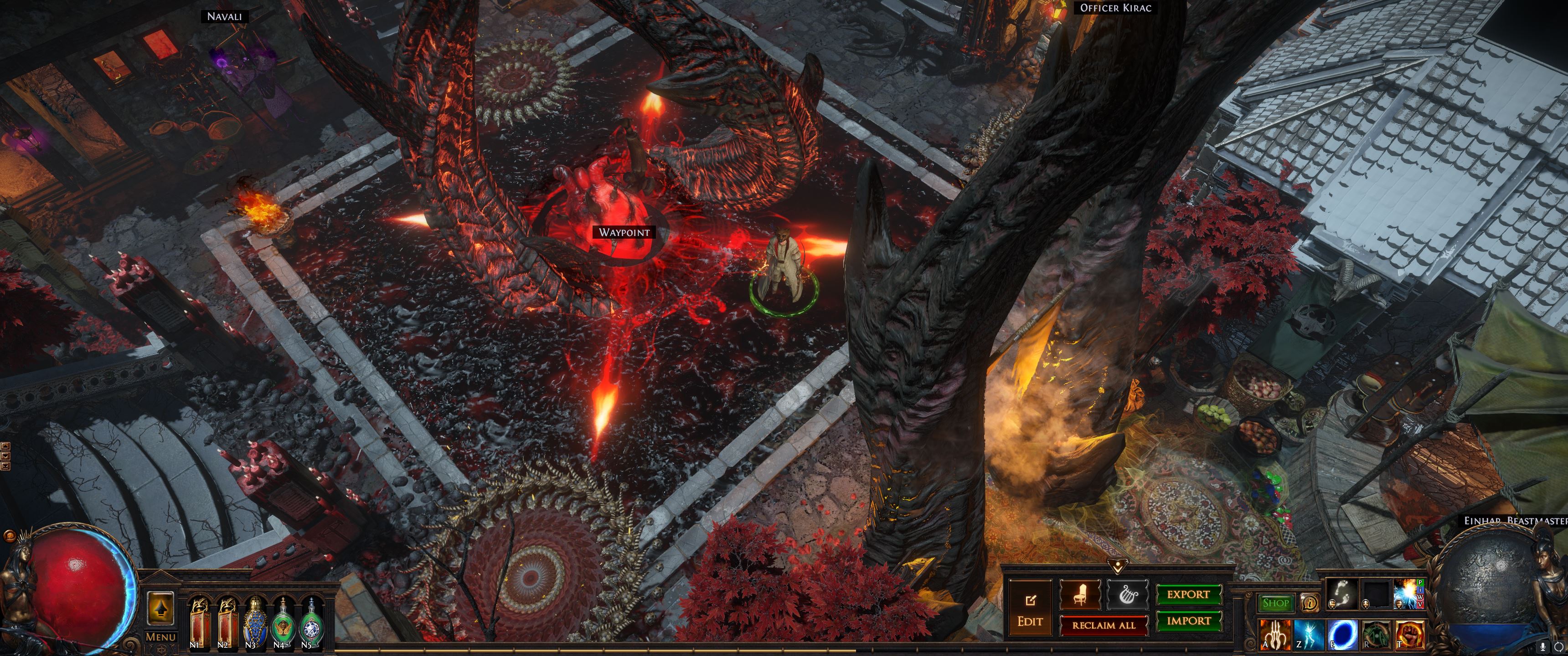Click the golden level-up arrow button

tap(161, 609)
